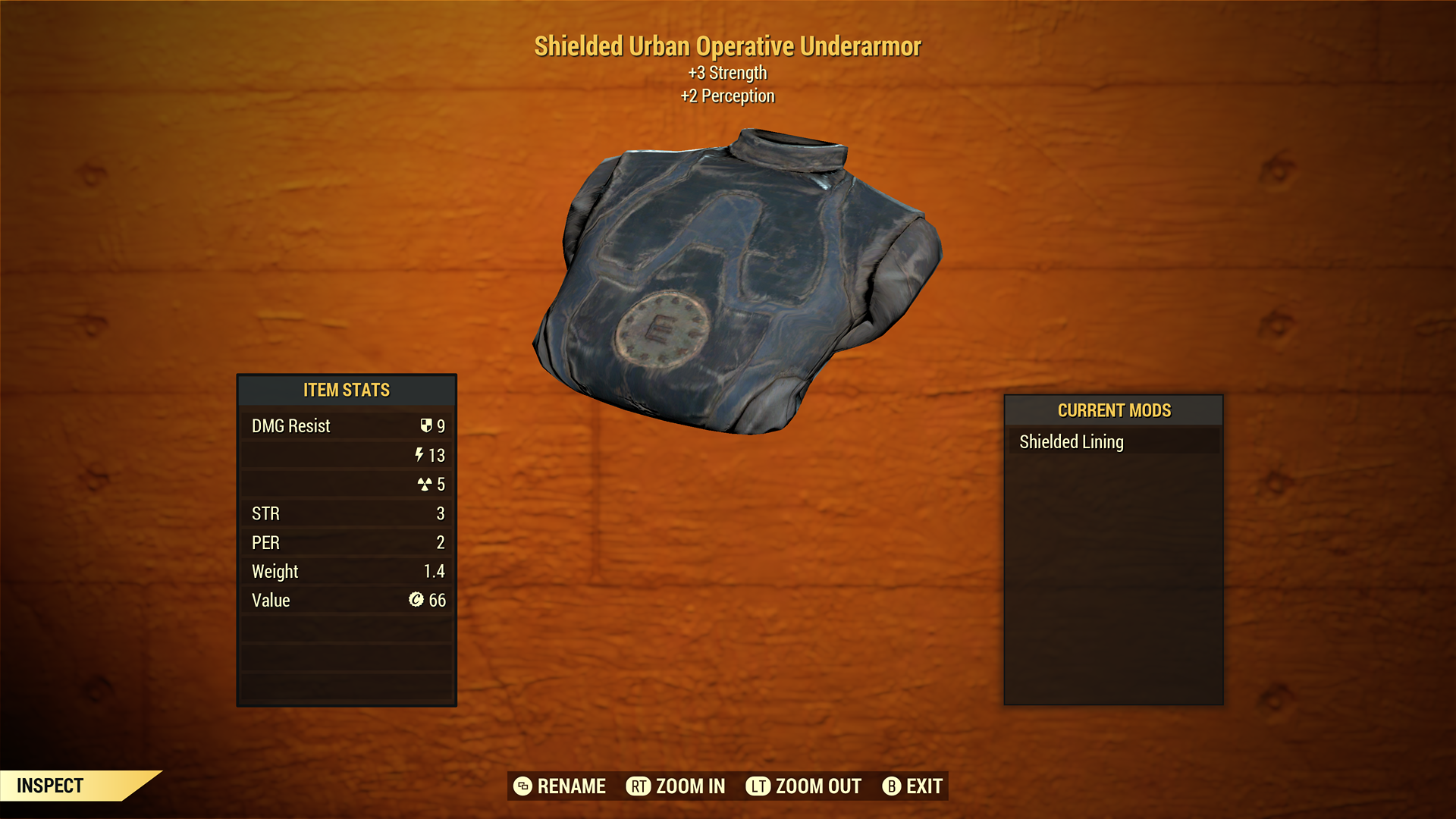Click the gamepad icon beside RENAME
The height and width of the screenshot is (819, 1456).
coord(522,786)
